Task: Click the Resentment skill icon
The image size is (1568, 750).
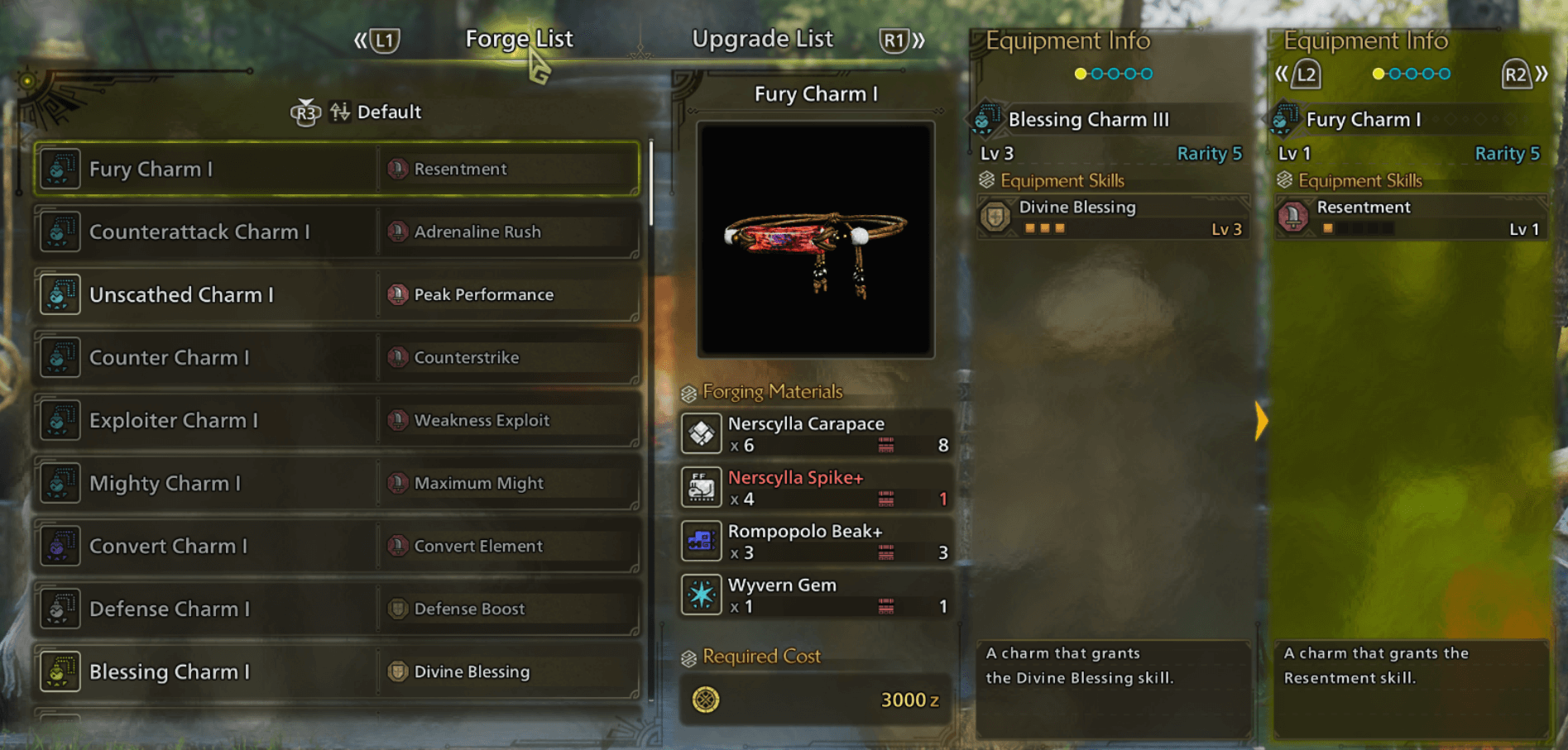Action: (397, 169)
